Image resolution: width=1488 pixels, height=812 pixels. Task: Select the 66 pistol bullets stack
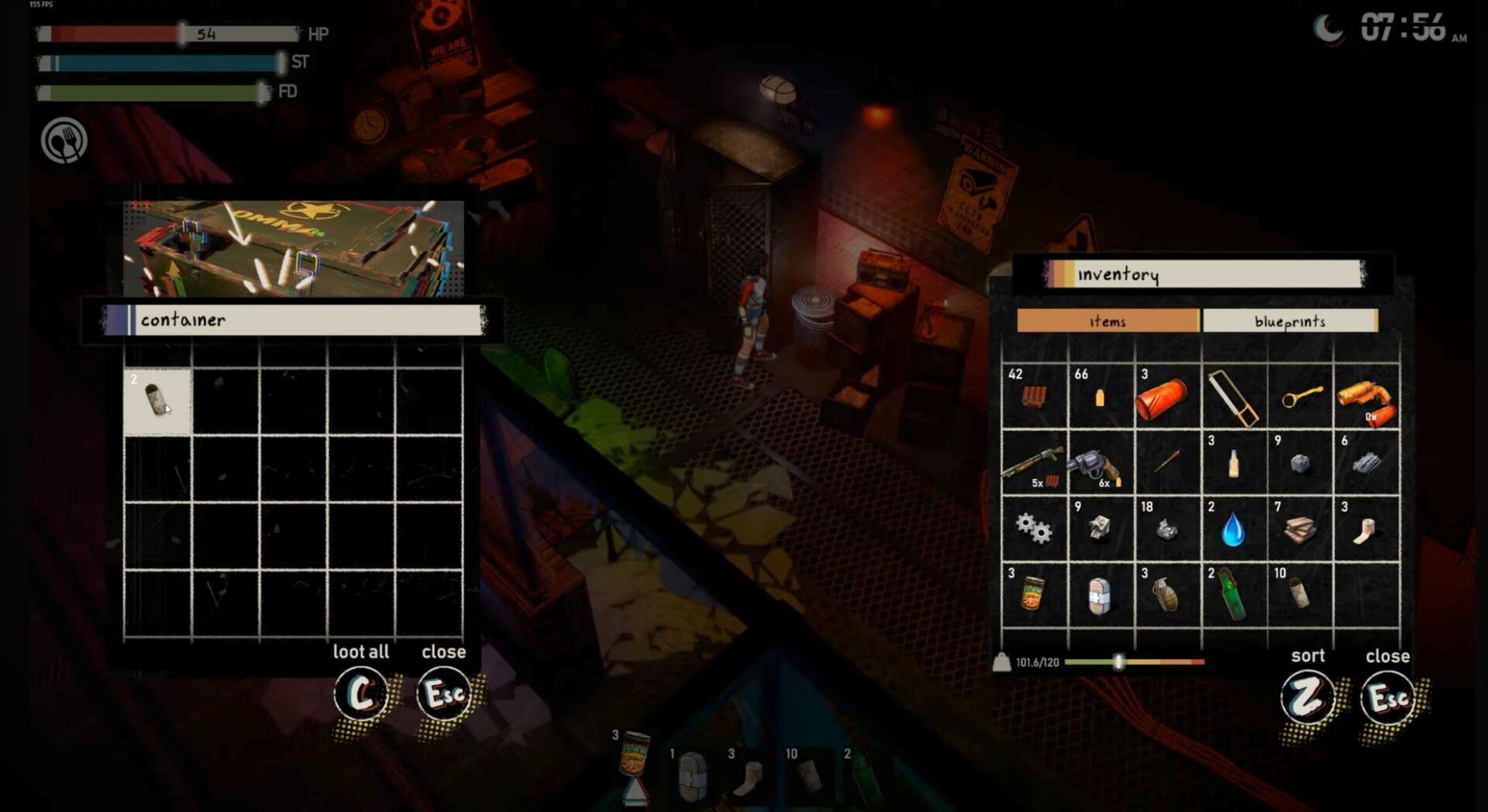(x=1100, y=397)
